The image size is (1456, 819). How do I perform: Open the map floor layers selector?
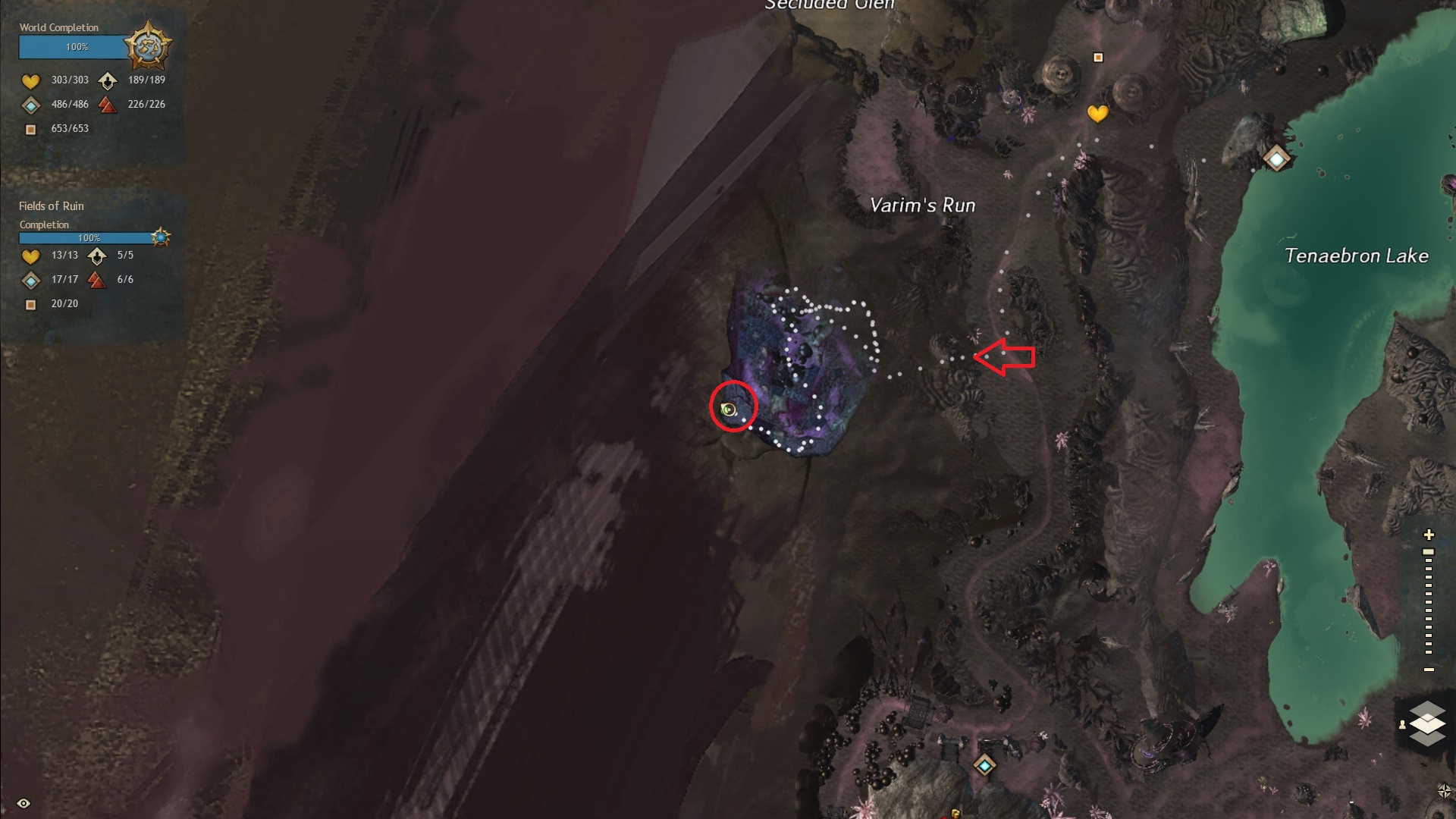click(1427, 723)
